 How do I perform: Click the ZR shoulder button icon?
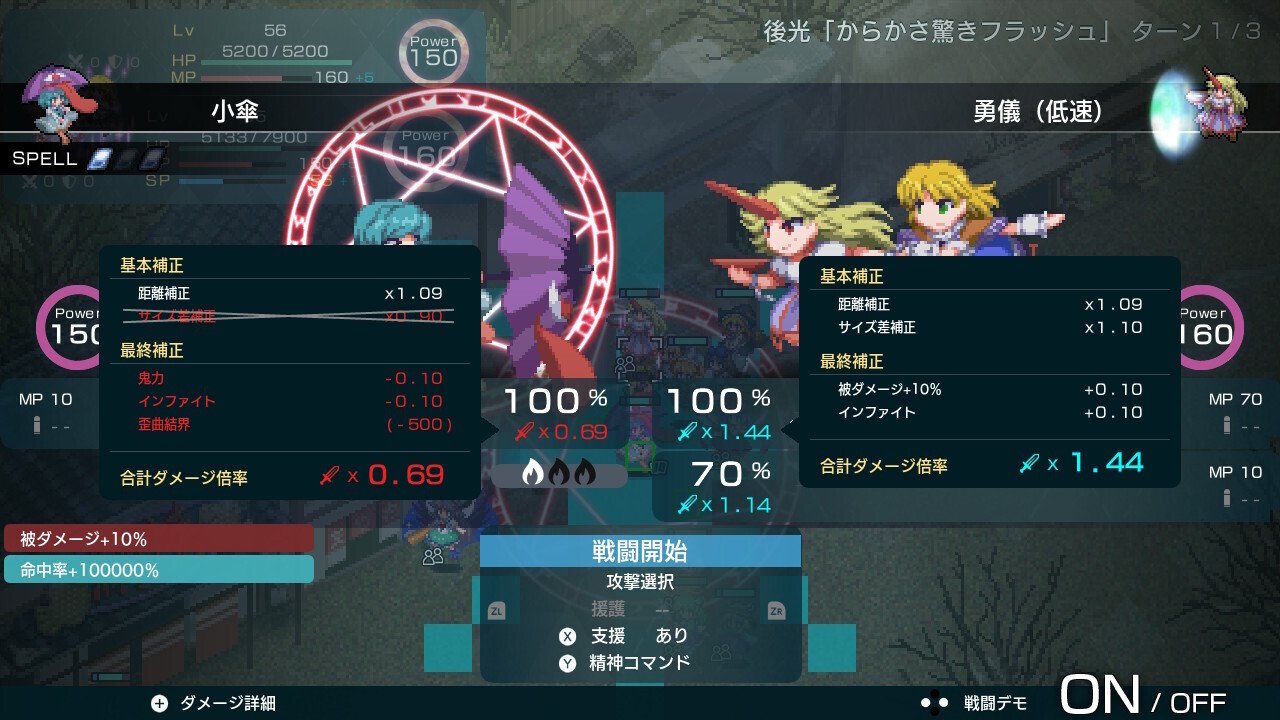coord(780,607)
